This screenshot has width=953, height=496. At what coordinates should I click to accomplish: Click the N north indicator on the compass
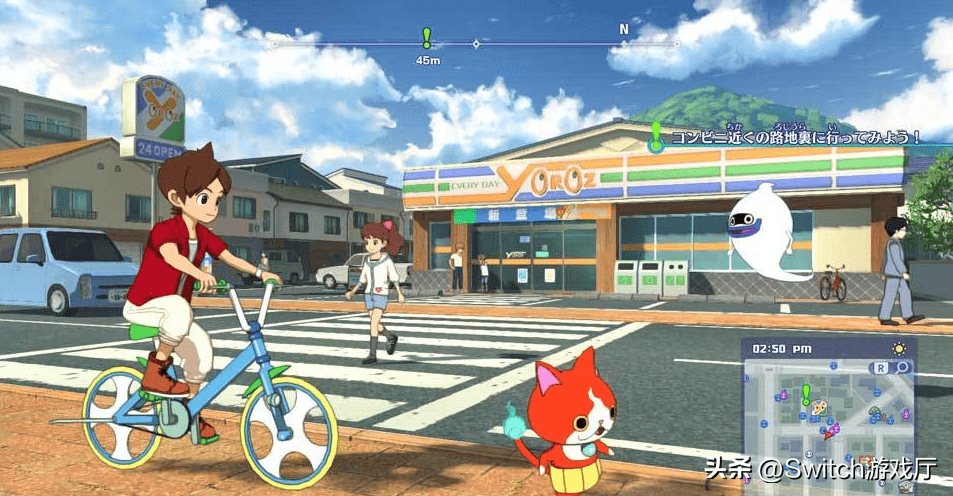point(624,29)
